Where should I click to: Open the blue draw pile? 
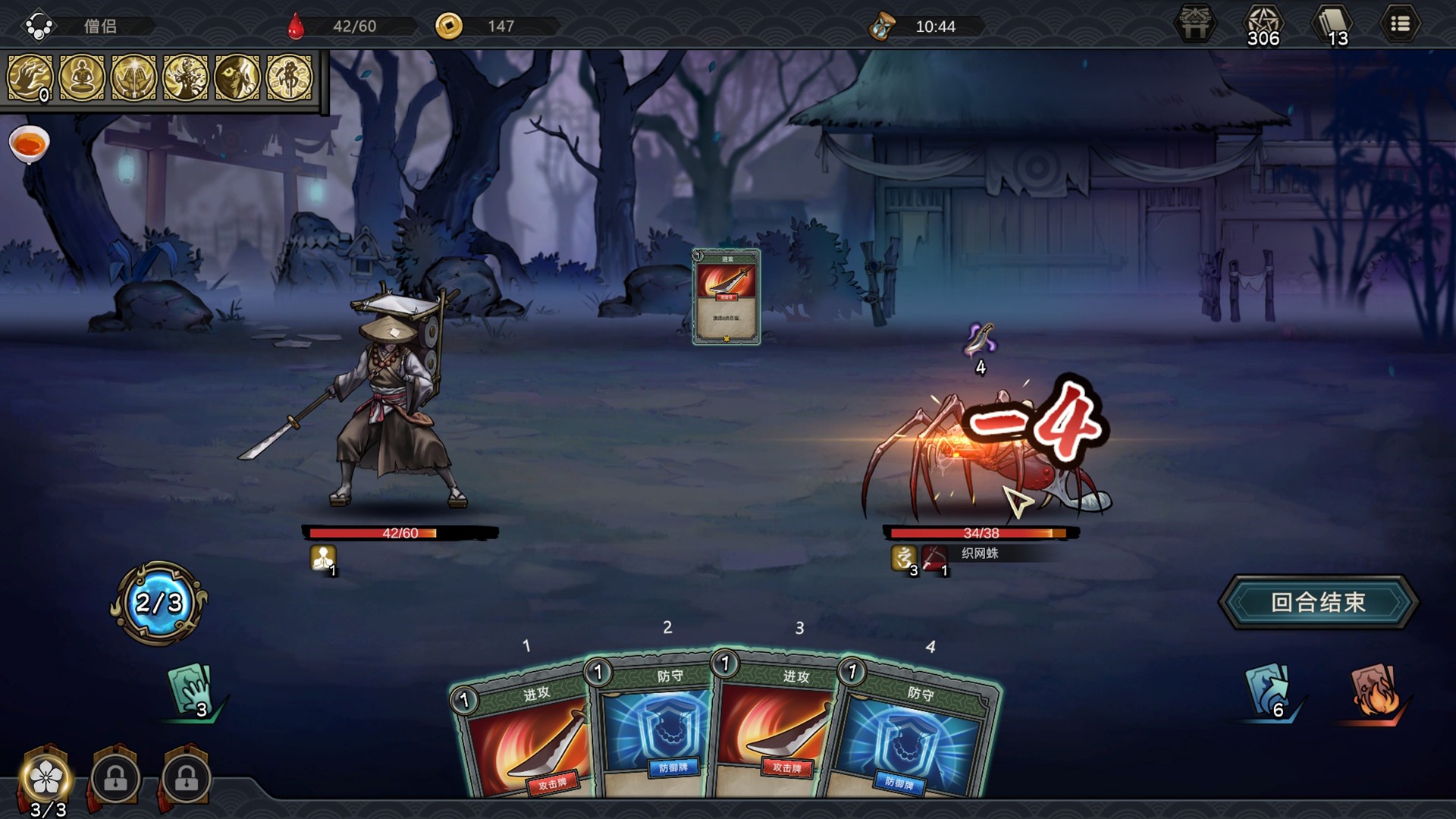click(1268, 689)
